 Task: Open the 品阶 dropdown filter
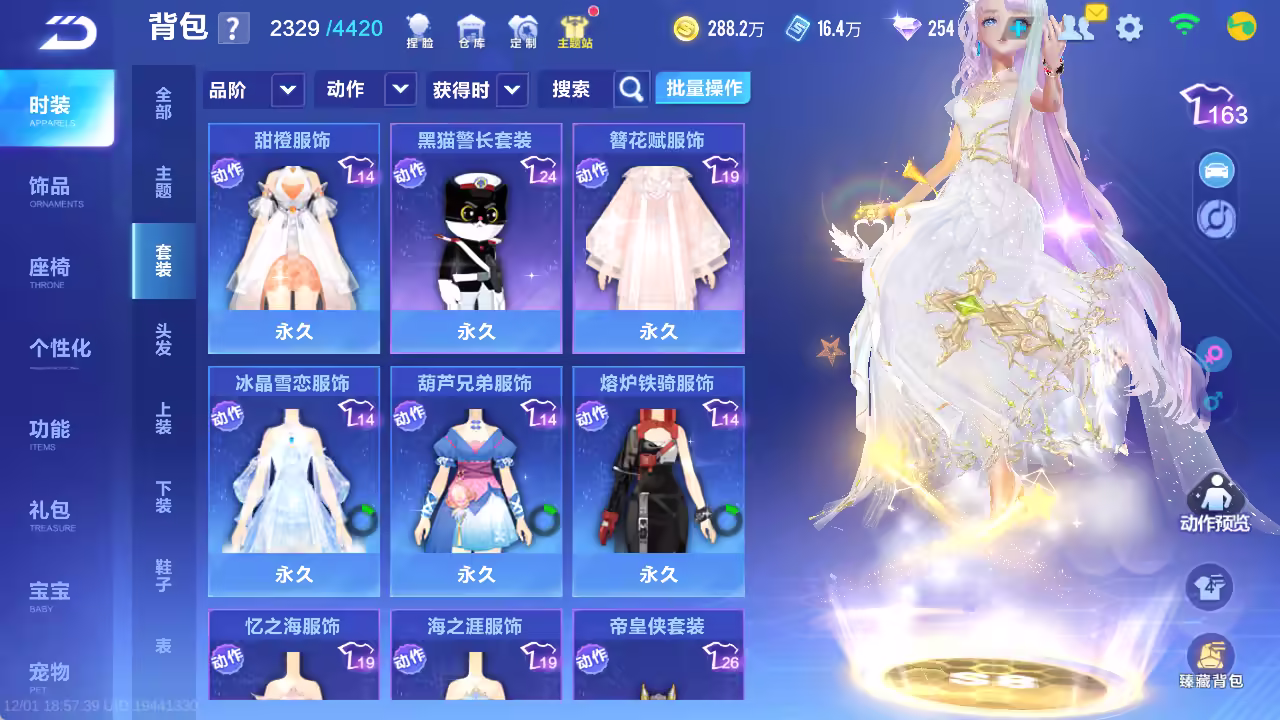pos(253,90)
